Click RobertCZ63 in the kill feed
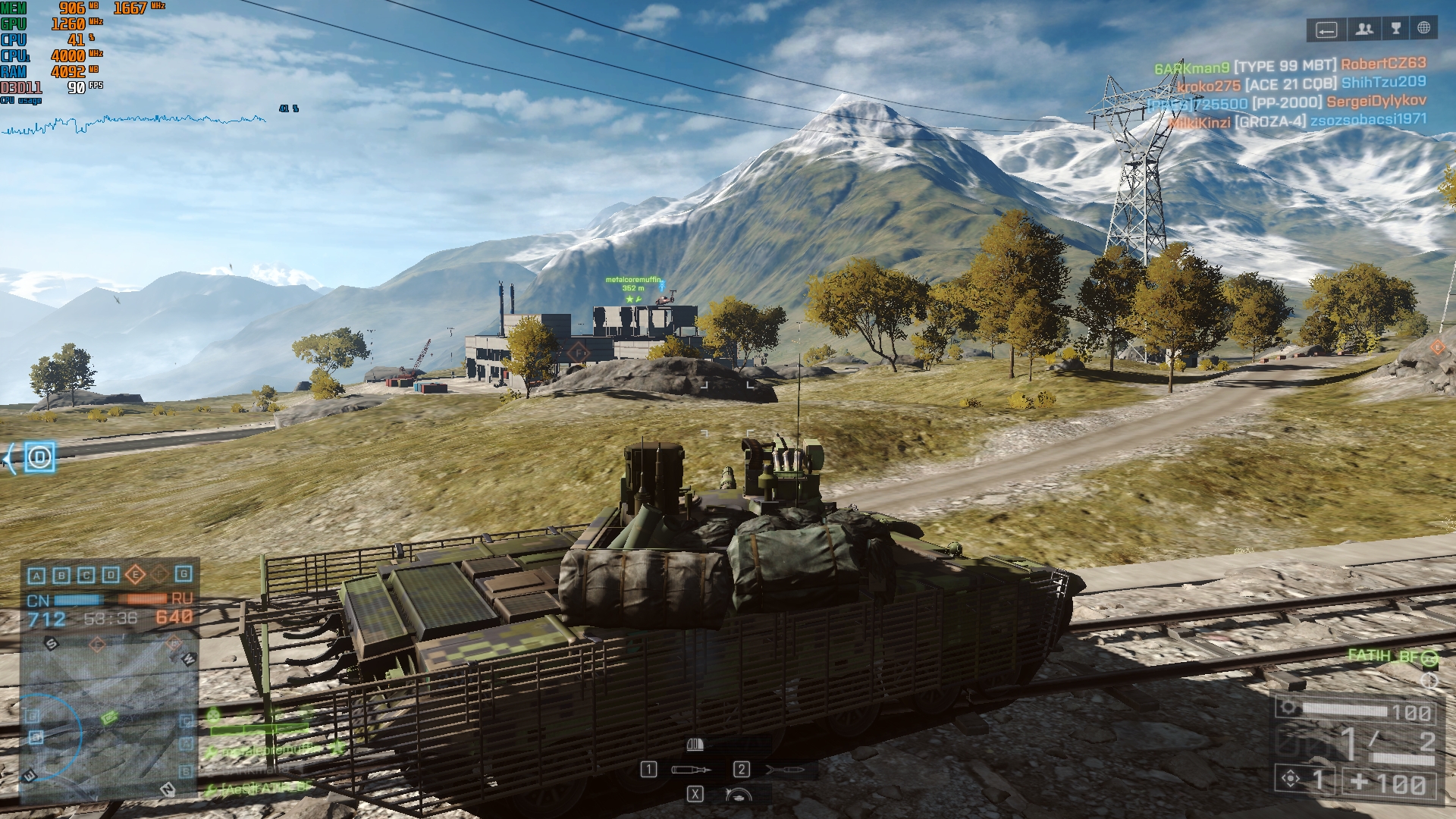This screenshot has height=819, width=1456. point(1383,64)
